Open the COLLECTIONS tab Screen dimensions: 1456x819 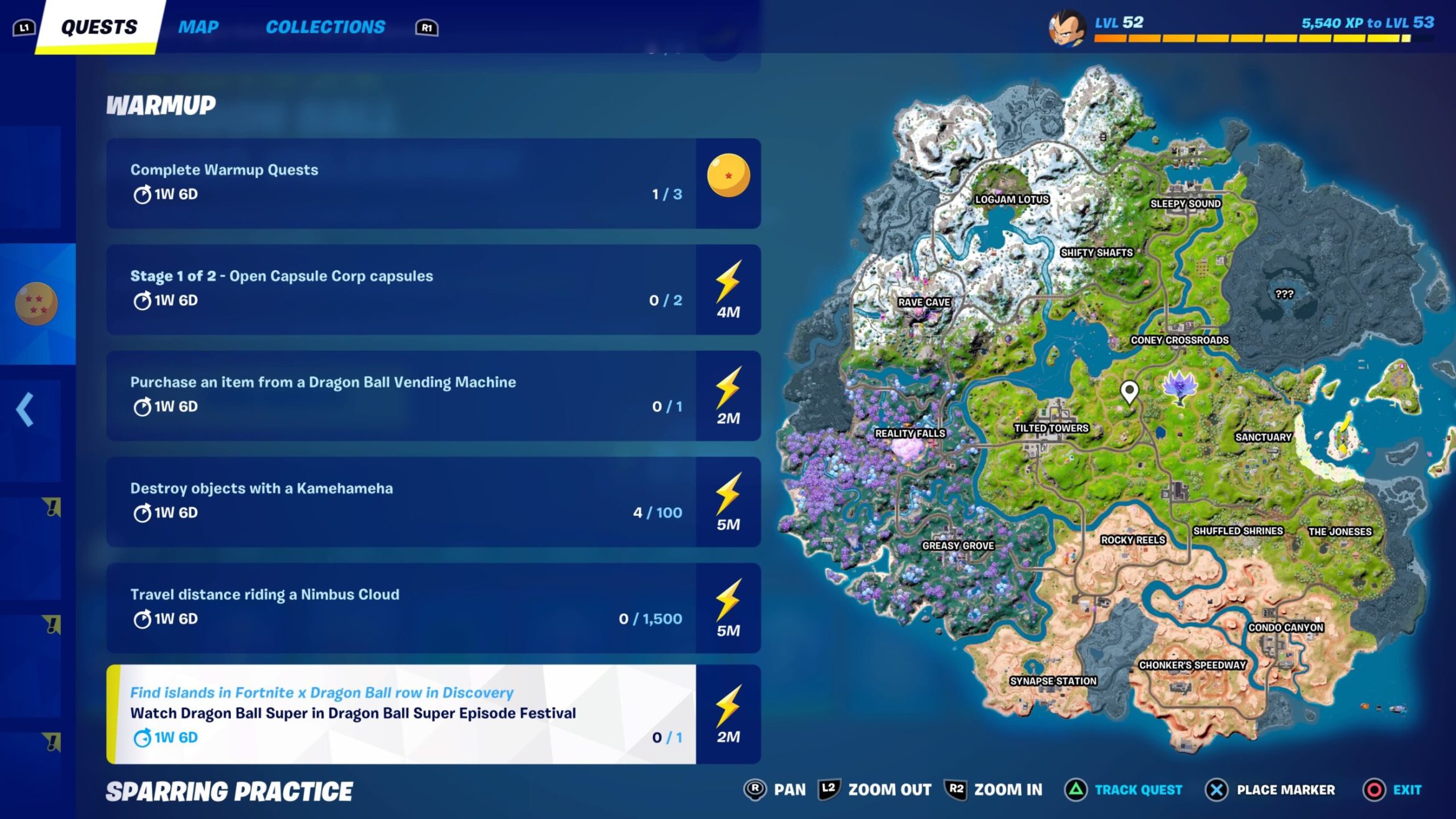pyautogui.click(x=326, y=26)
